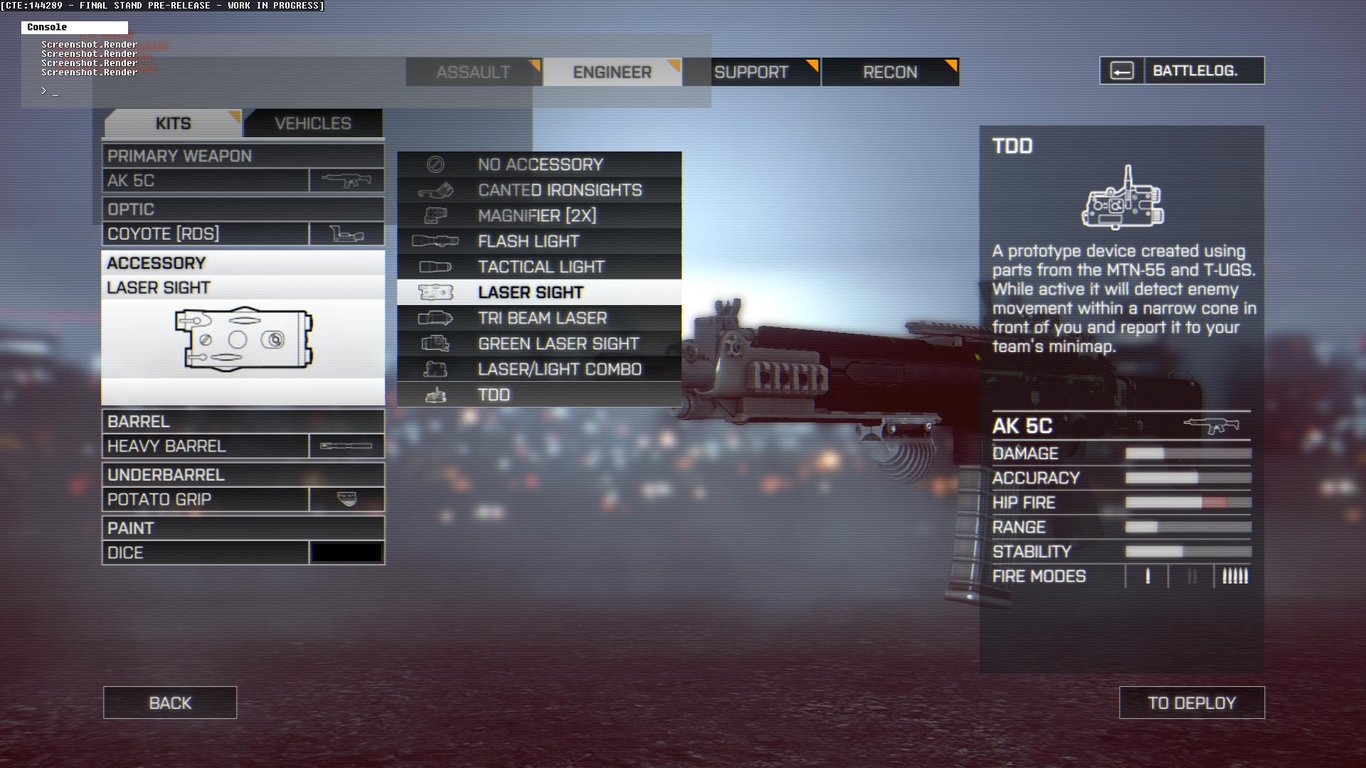Image resolution: width=1366 pixels, height=768 pixels.
Task: Equip the Magnifier [2X] accessory
Action: tap(537, 215)
